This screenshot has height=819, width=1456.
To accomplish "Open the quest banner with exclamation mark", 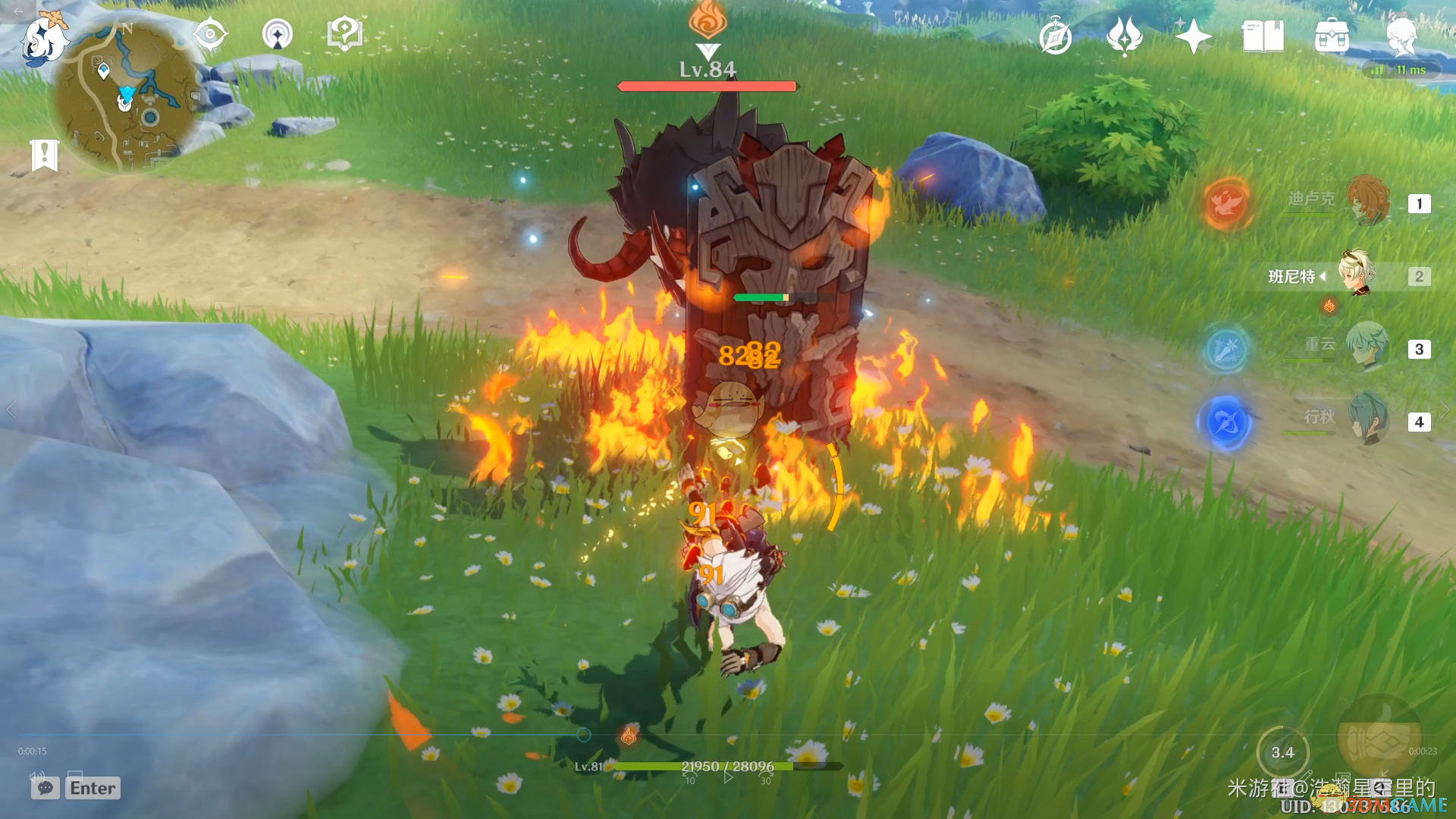I will (45, 155).
